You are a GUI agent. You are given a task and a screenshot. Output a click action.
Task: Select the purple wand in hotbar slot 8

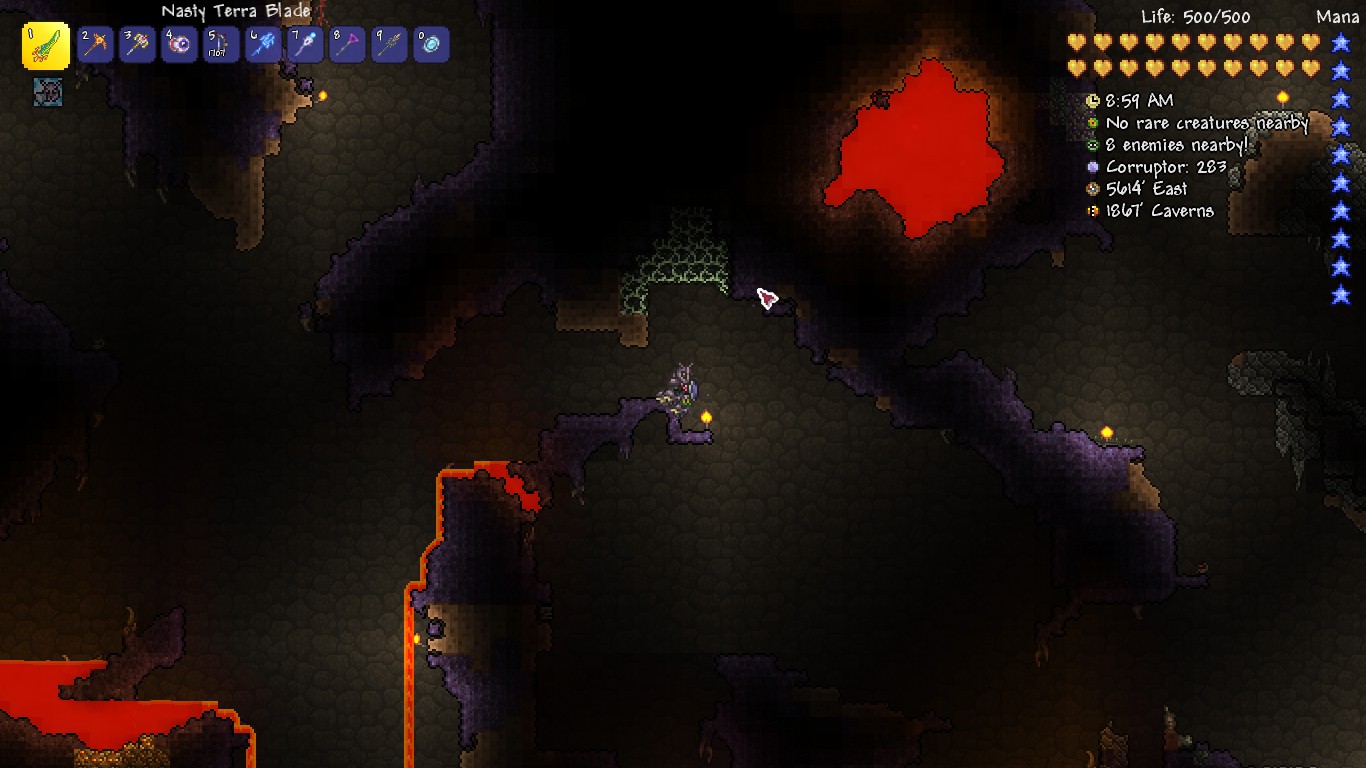(x=348, y=44)
